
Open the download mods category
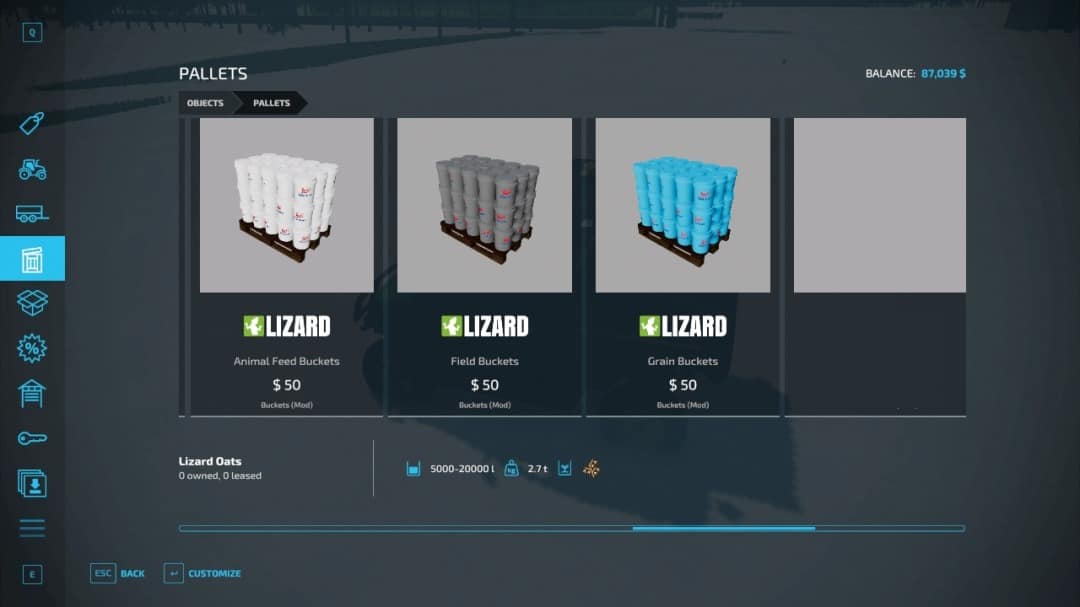[x=32, y=483]
